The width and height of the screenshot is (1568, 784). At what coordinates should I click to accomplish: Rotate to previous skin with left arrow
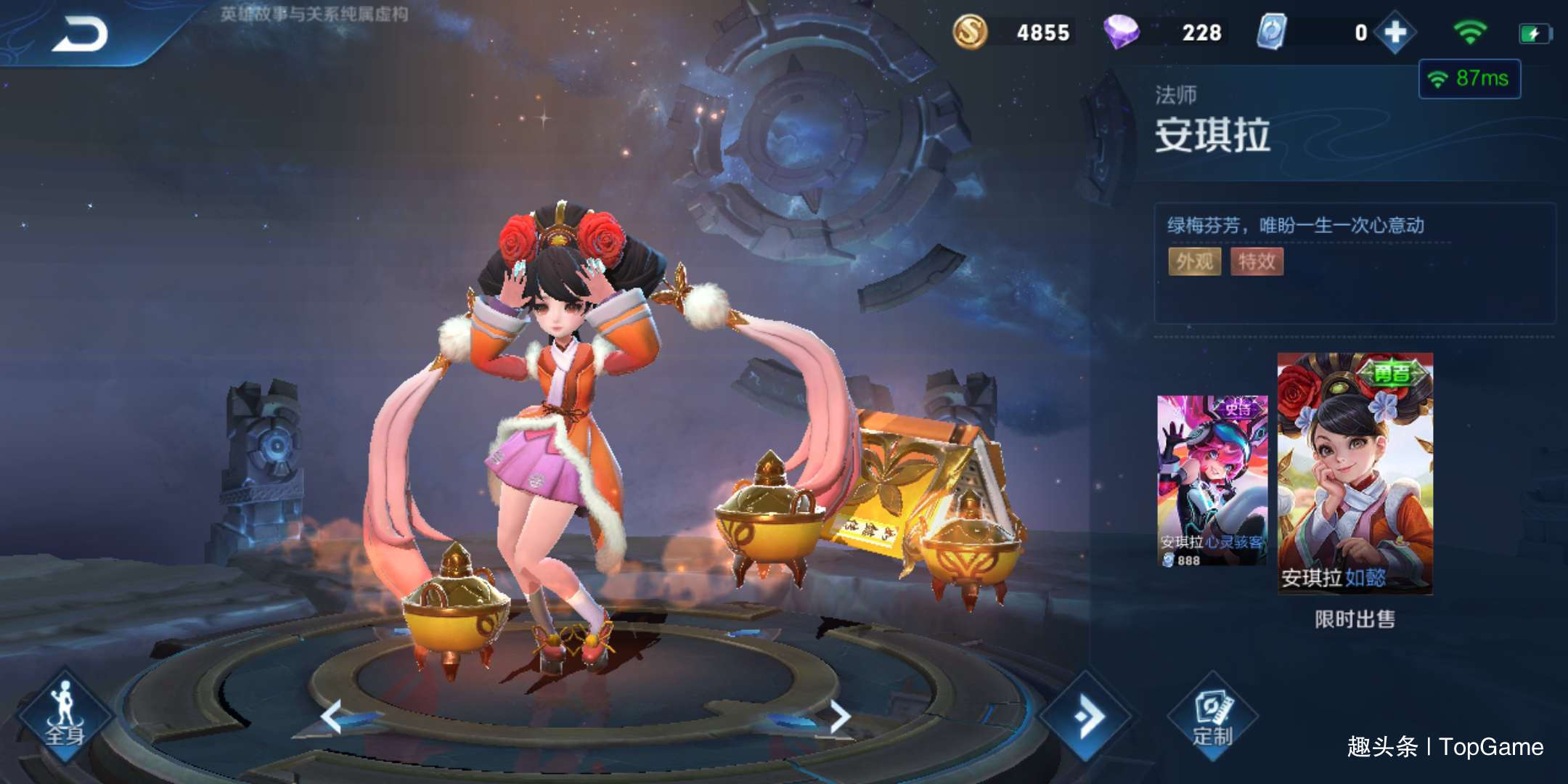pos(332,716)
